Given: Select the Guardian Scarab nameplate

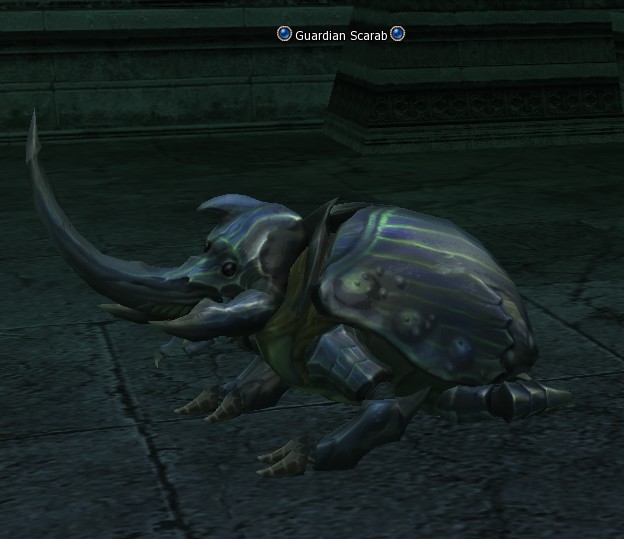Looking at the screenshot, I should point(341,35).
